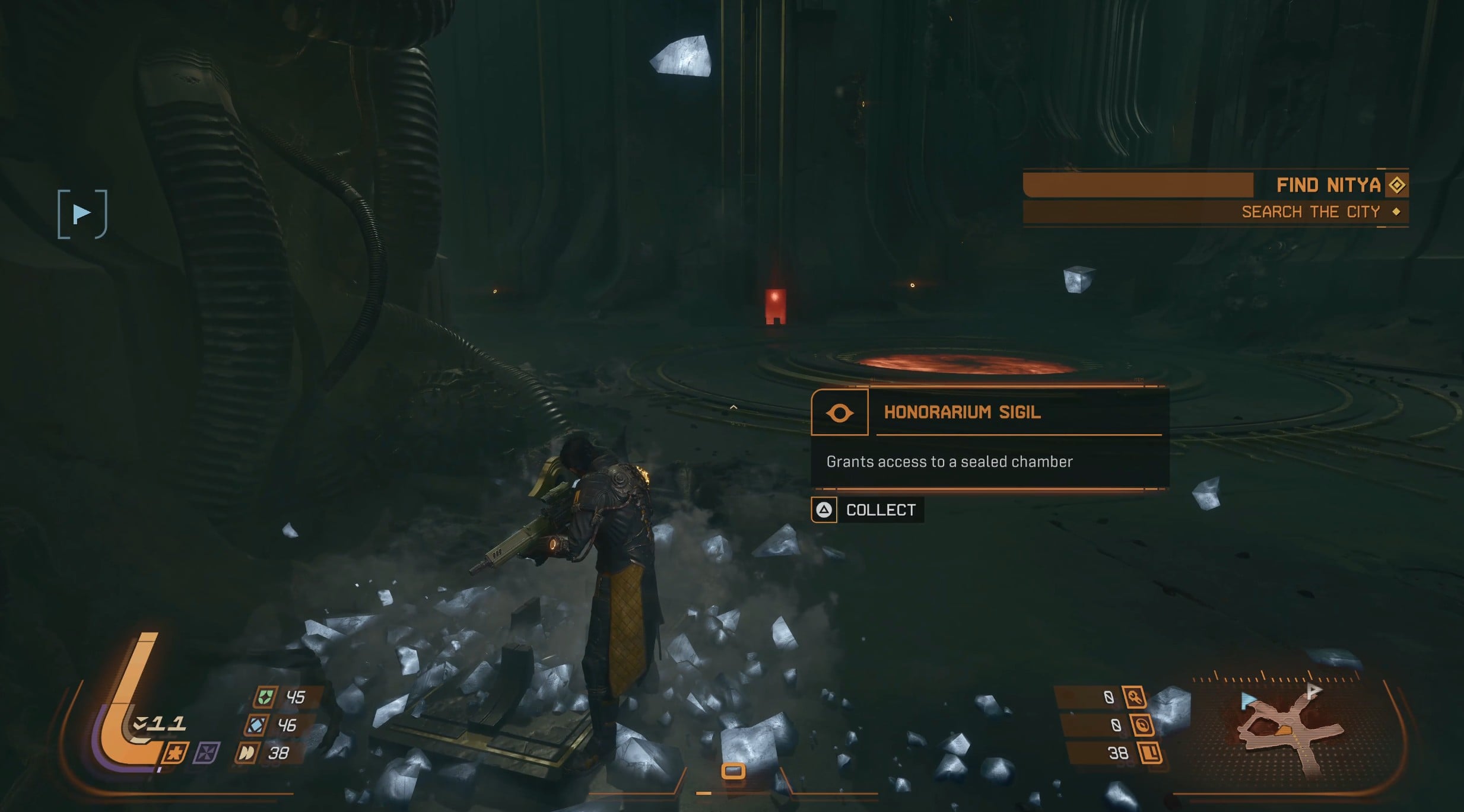This screenshot has width=1464, height=812.
Task: Select the blue flag marker on minimap
Action: pyautogui.click(x=1248, y=700)
